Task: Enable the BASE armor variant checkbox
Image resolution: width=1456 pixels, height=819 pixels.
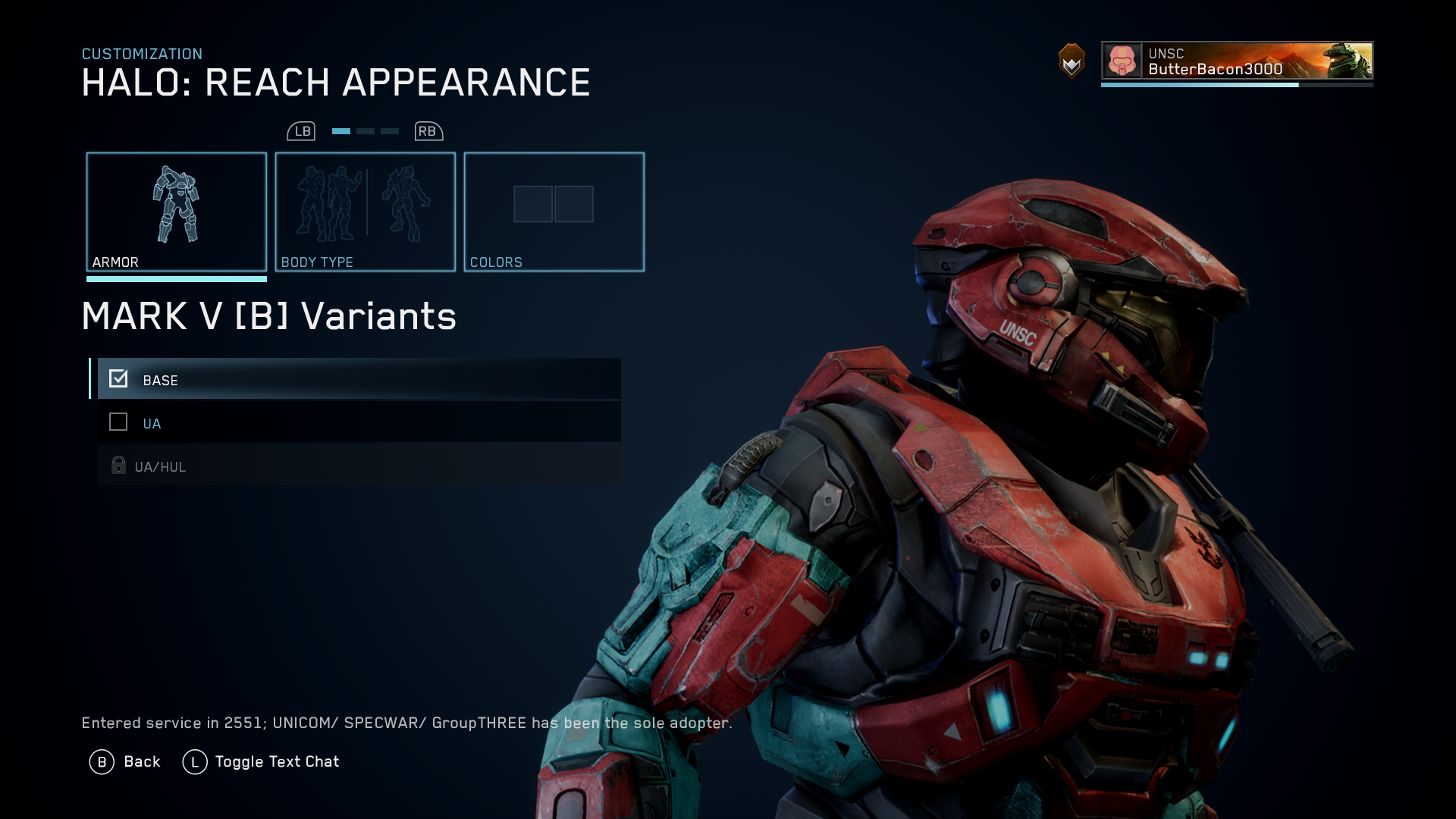Action: click(x=118, y=378)
